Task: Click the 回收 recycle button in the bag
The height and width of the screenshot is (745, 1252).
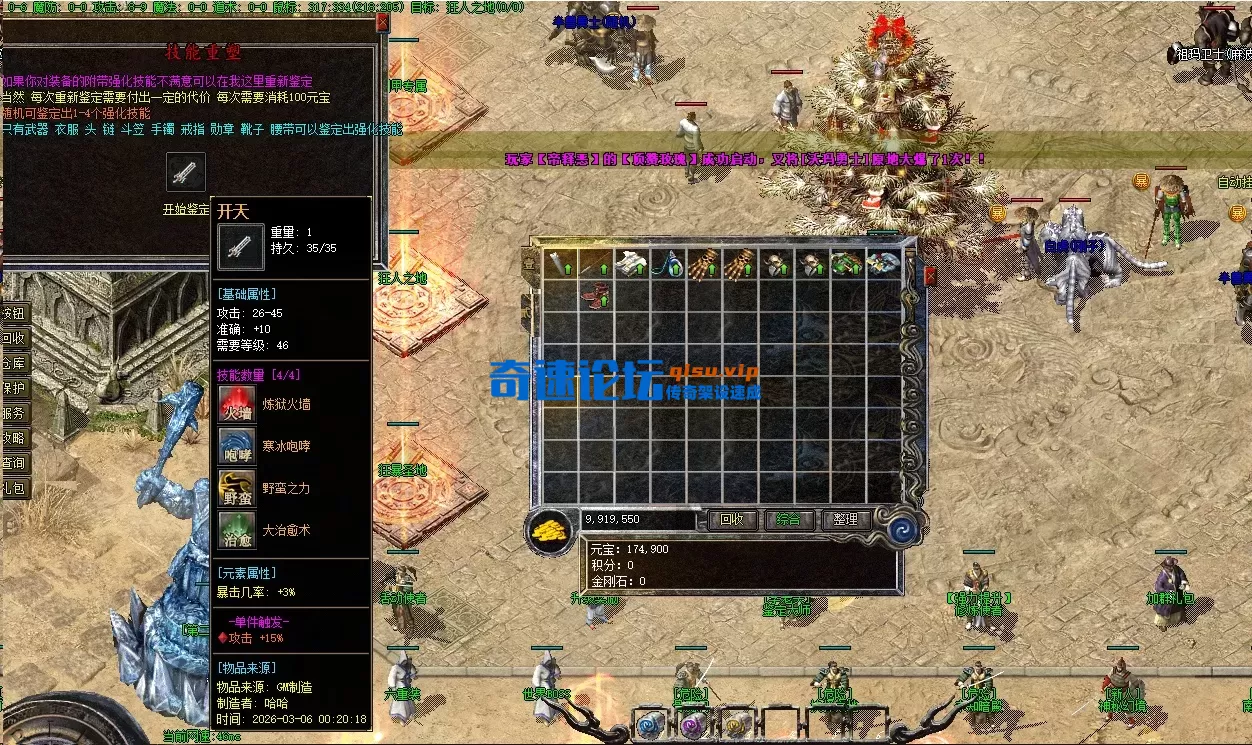Action: click(x=733, y=520)
